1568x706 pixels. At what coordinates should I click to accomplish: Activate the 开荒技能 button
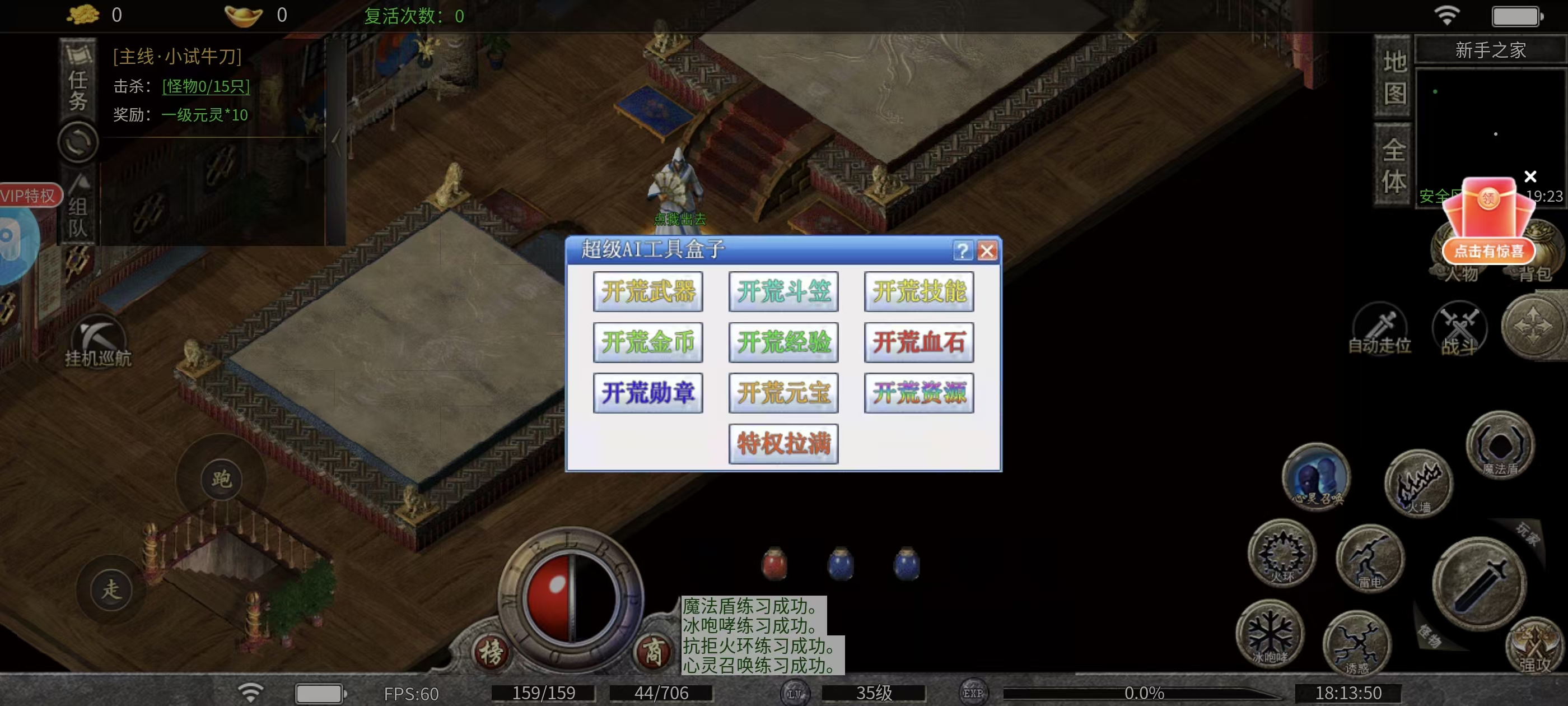pyautogui.click(x=918, y=292)
